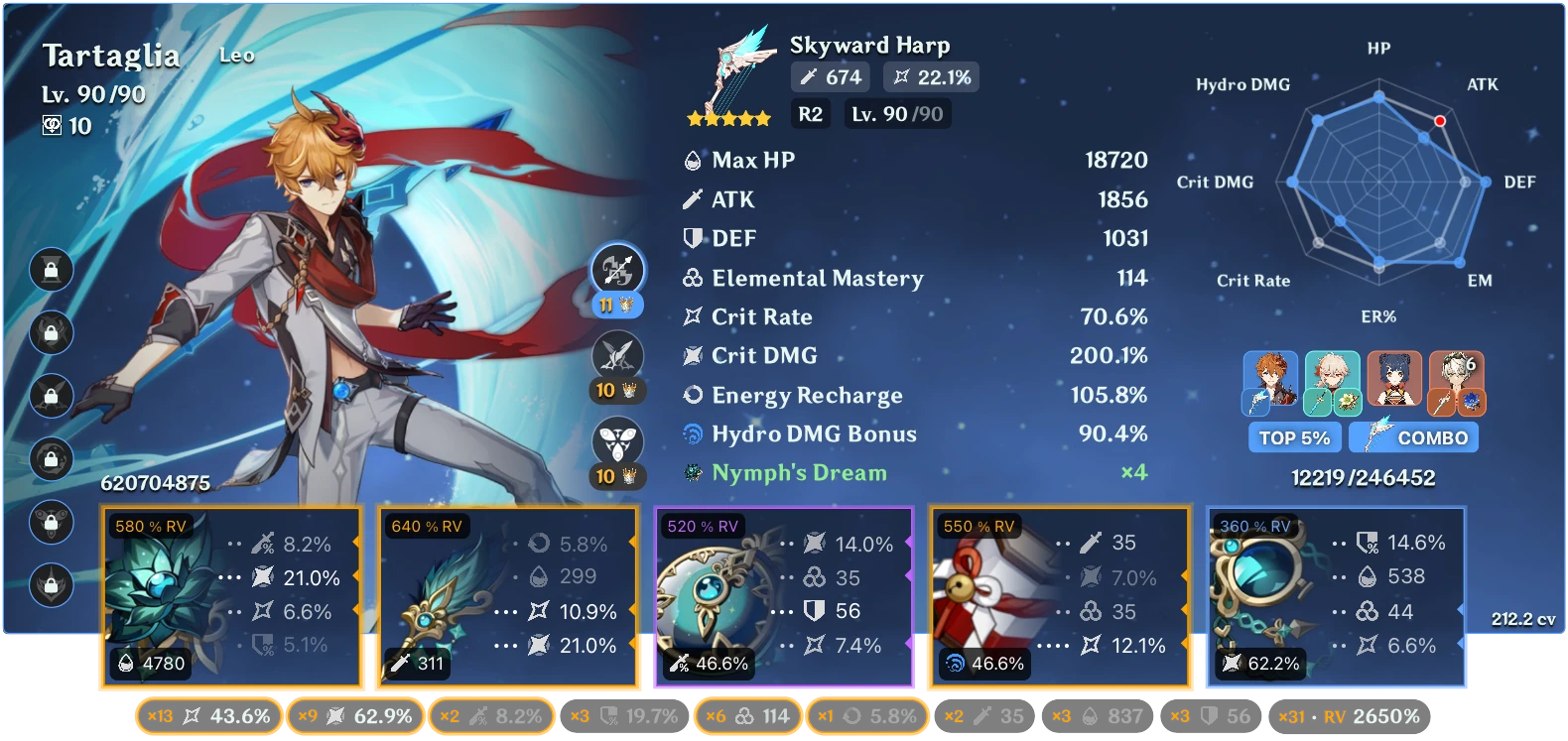Image resolution: width=1568 pixels, height=741 pixels.
Task: Click the UID 620704875 text
Action: 155,485
